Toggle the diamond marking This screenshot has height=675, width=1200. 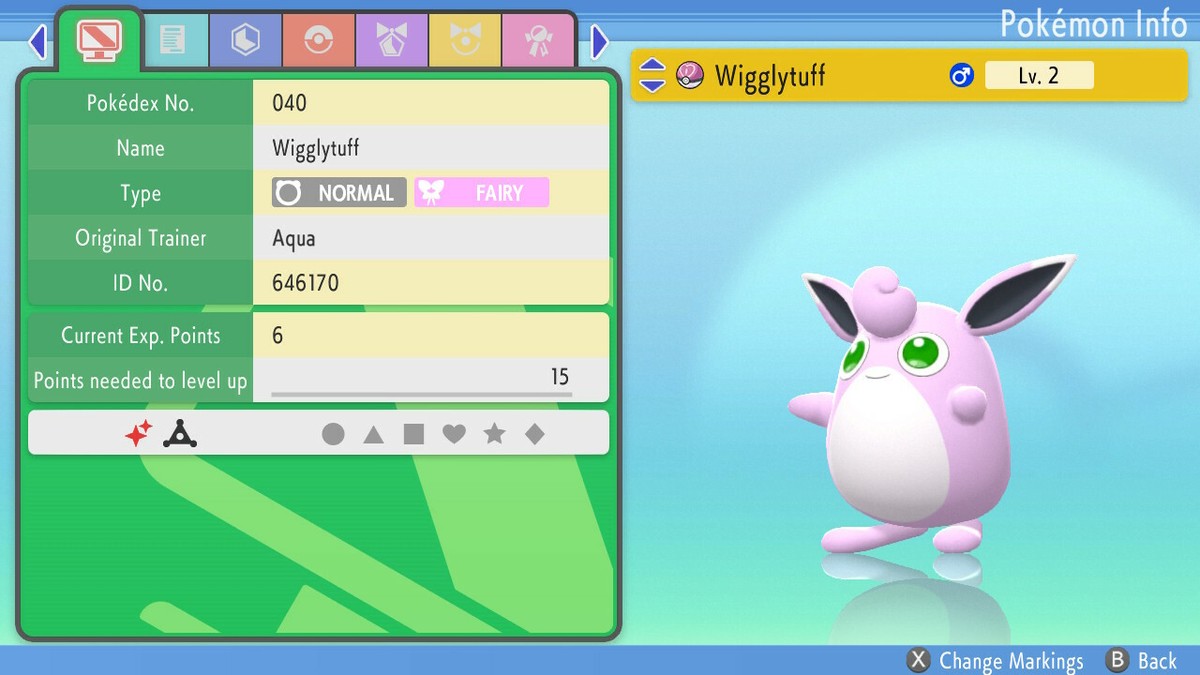[535, 434]
